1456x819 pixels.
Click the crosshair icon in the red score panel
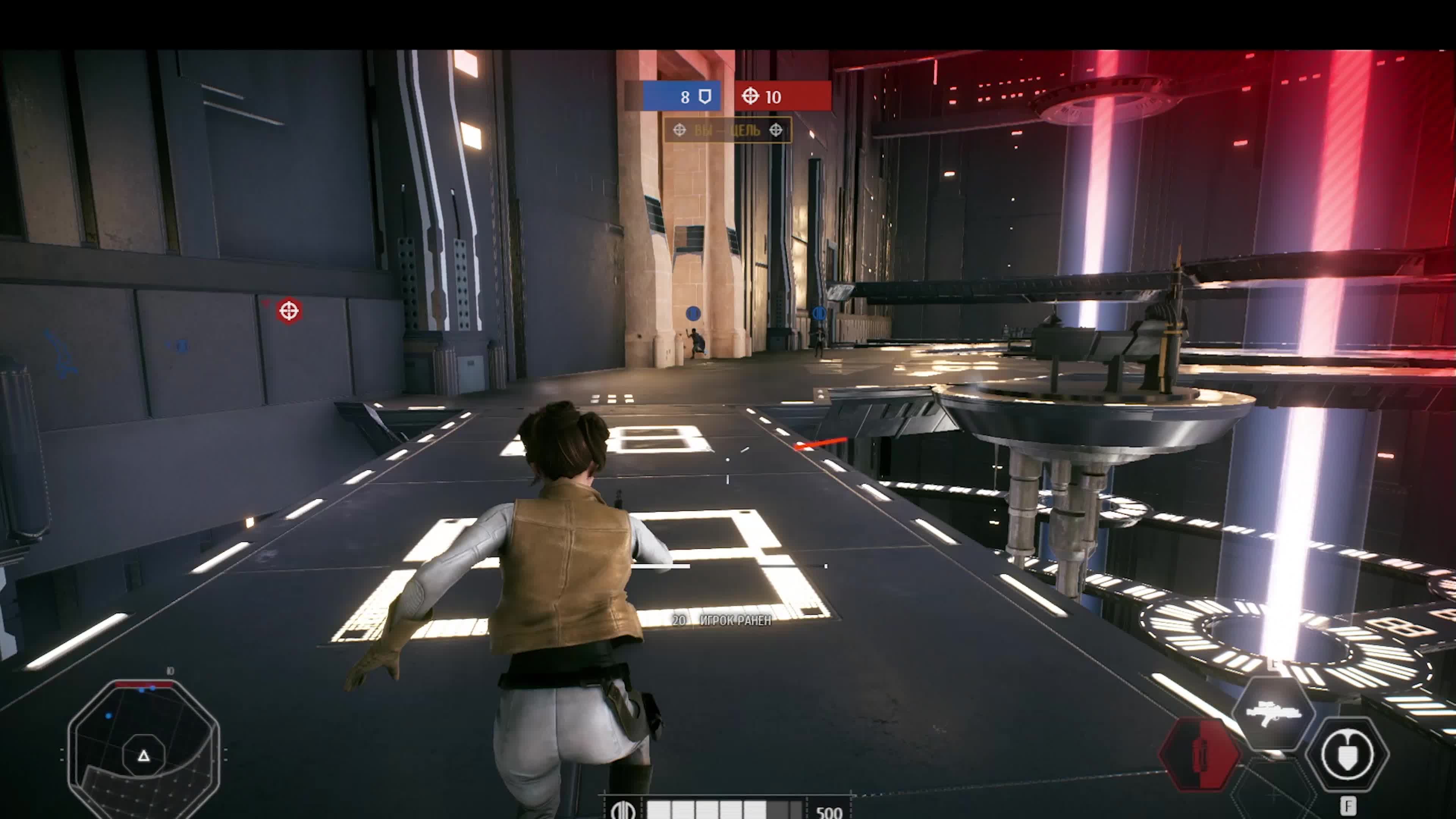pyautogui.click(x=751, y=97)
